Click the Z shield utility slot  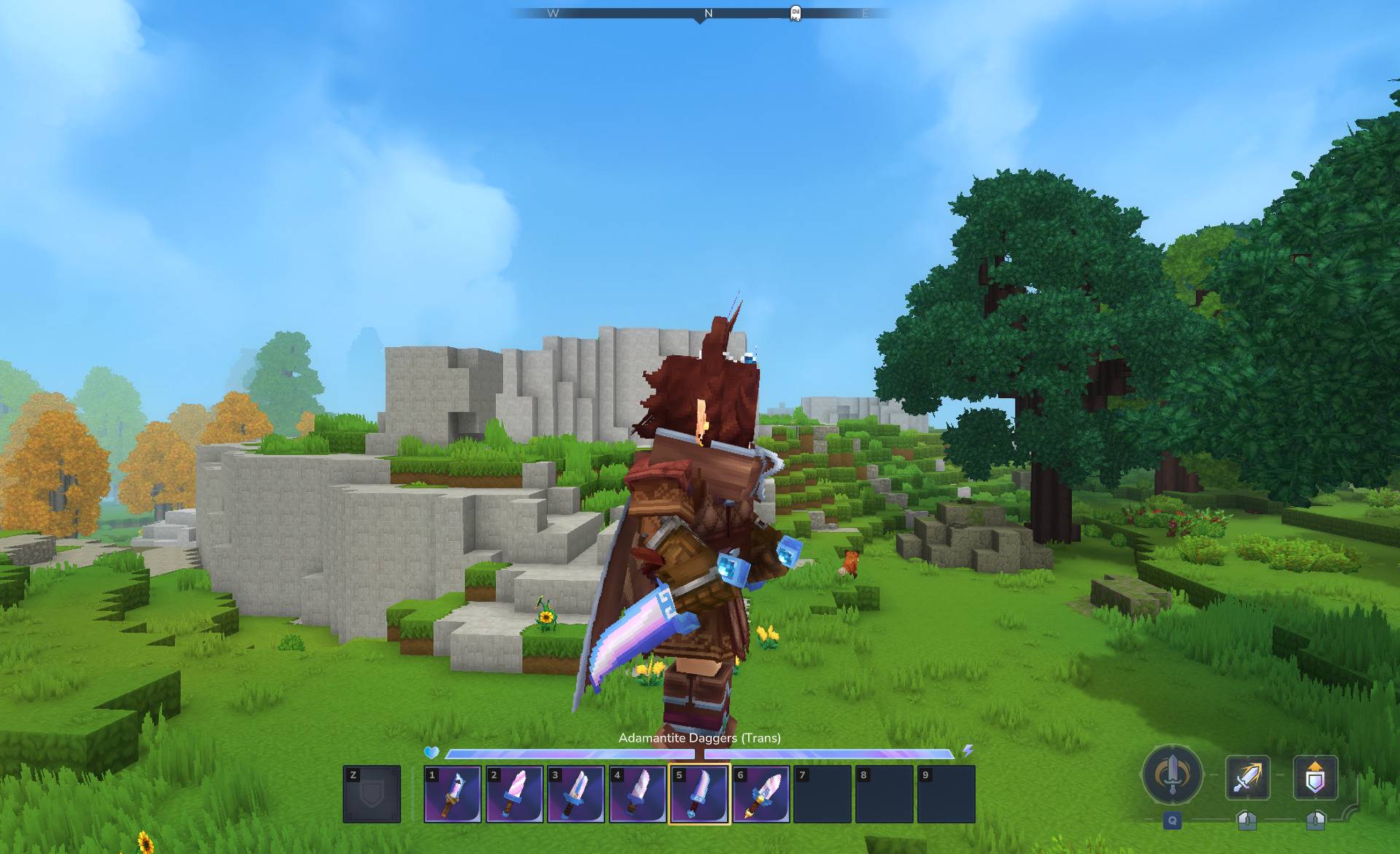coord(372,794)
